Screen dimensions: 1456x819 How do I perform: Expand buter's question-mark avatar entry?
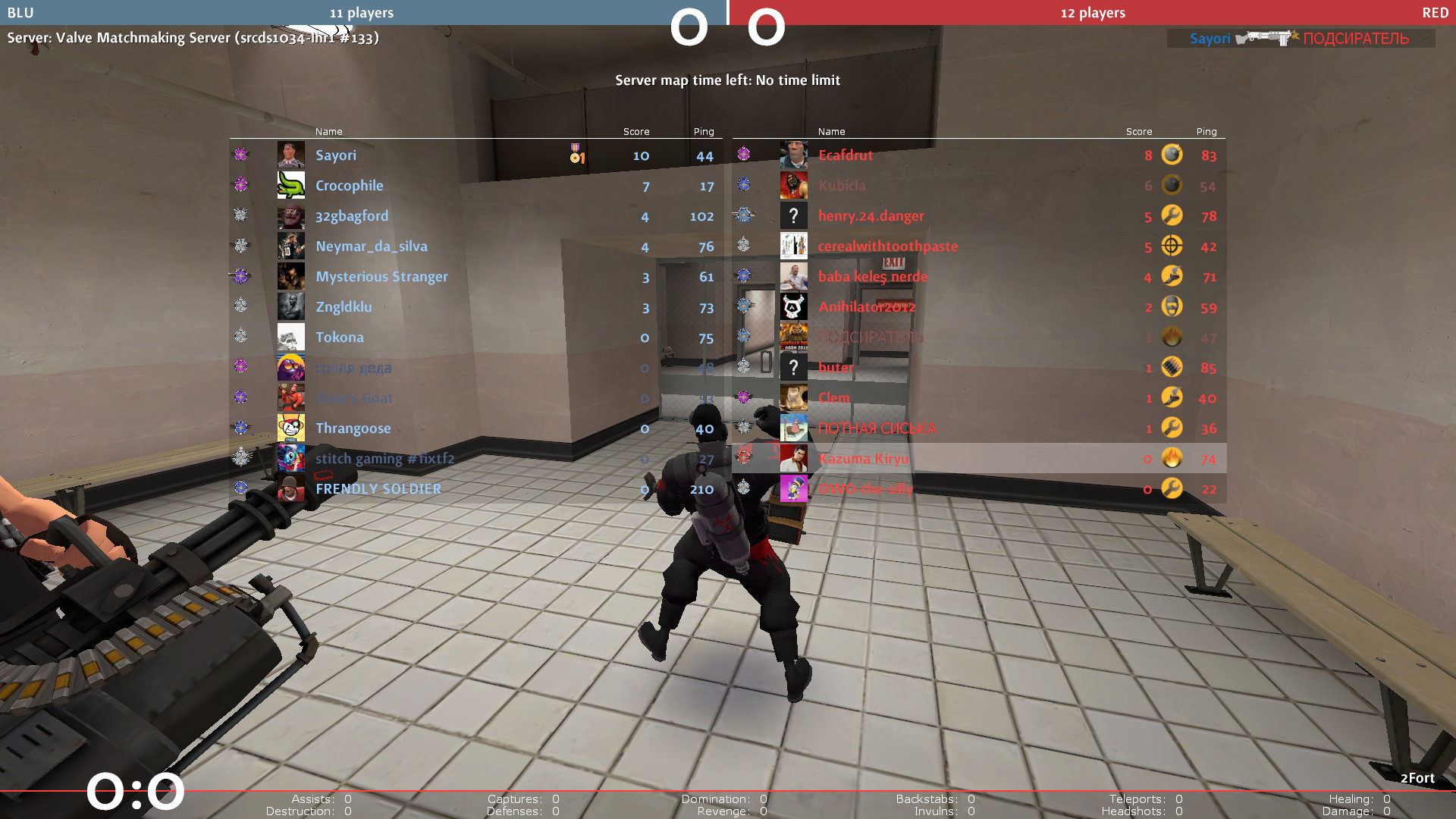793,367
